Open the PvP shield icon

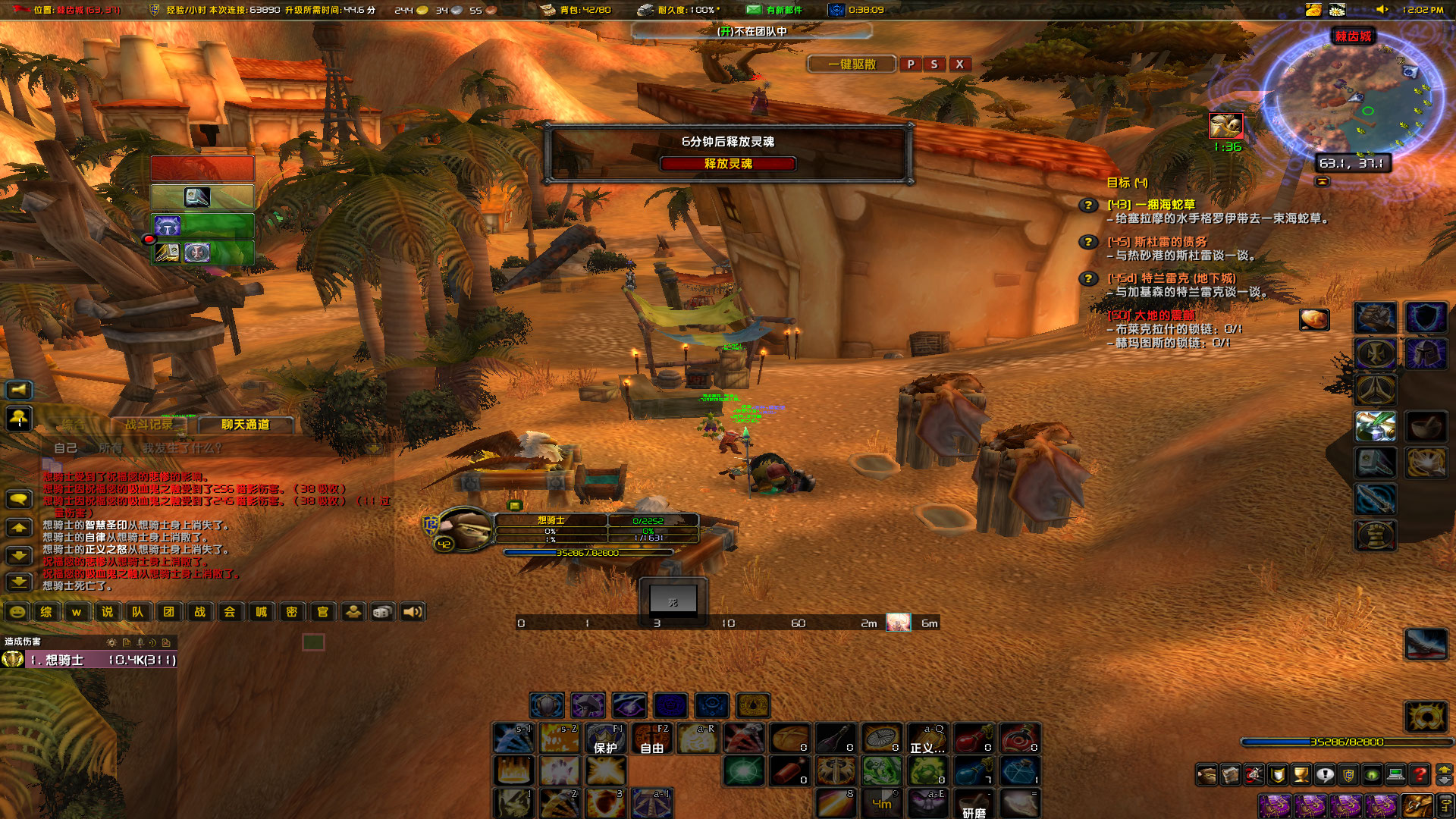coord(1348,774)
